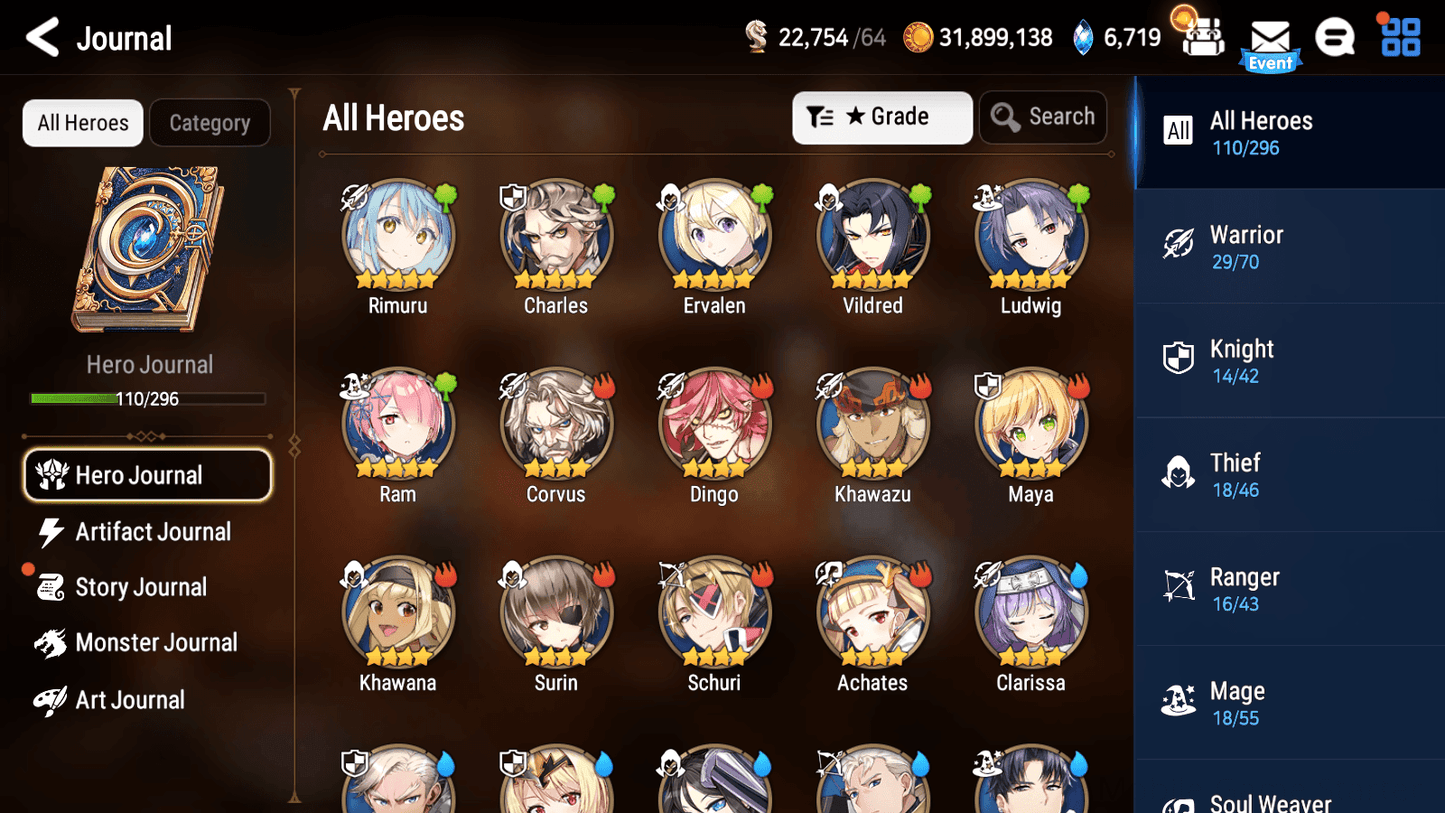
Task: Open the community speech bubble icon
Action: pyautogui.click(x=1335, y=36)
